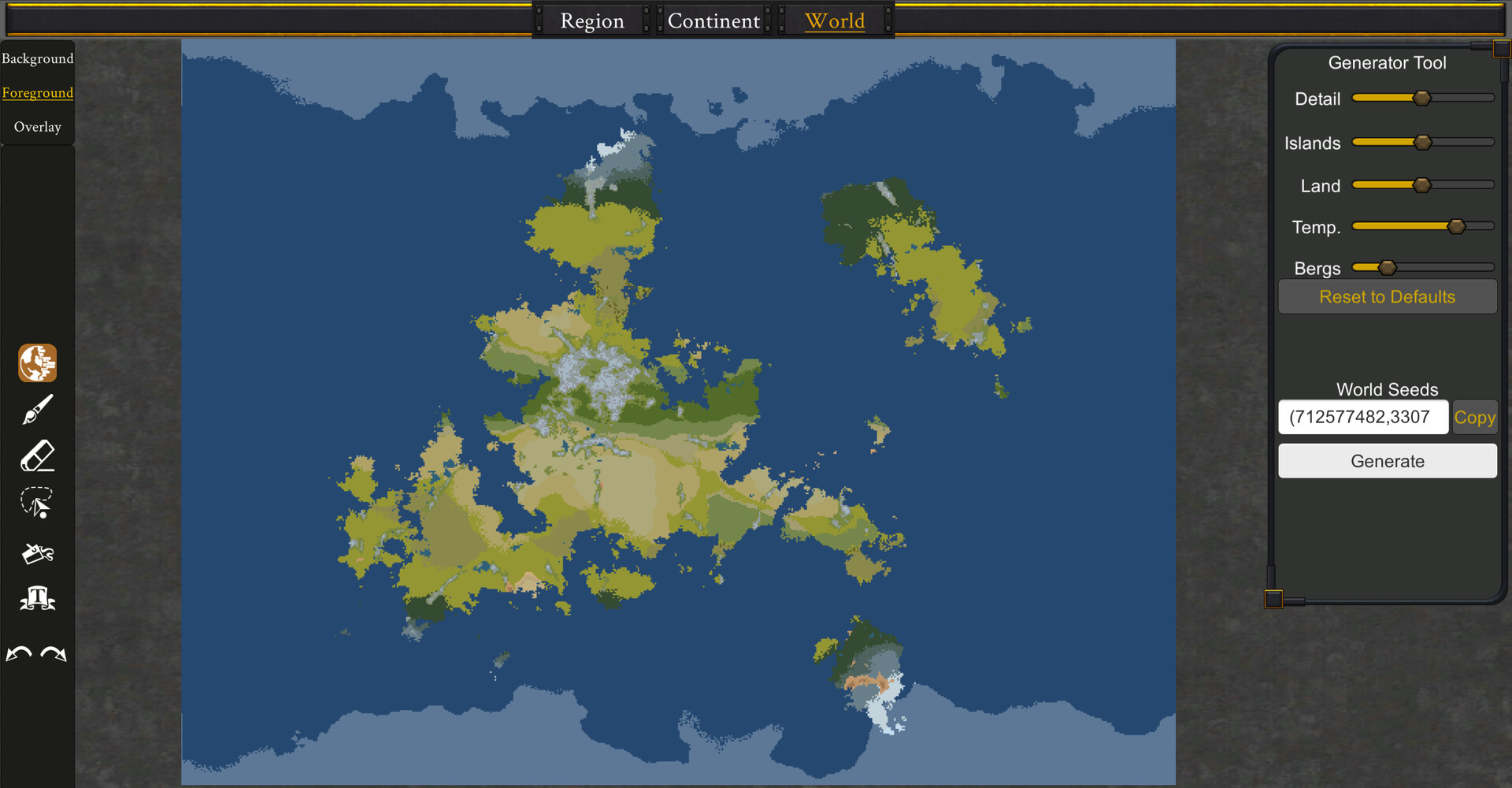
Task: Select the World tab
Action: point(835,20)
